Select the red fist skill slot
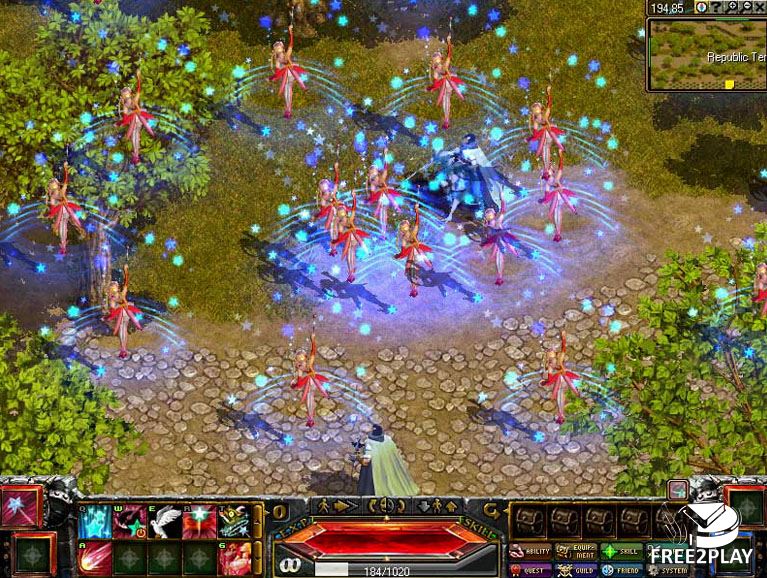Image resolution: width=767 pixels, height=578 pixels. (234, 557)
